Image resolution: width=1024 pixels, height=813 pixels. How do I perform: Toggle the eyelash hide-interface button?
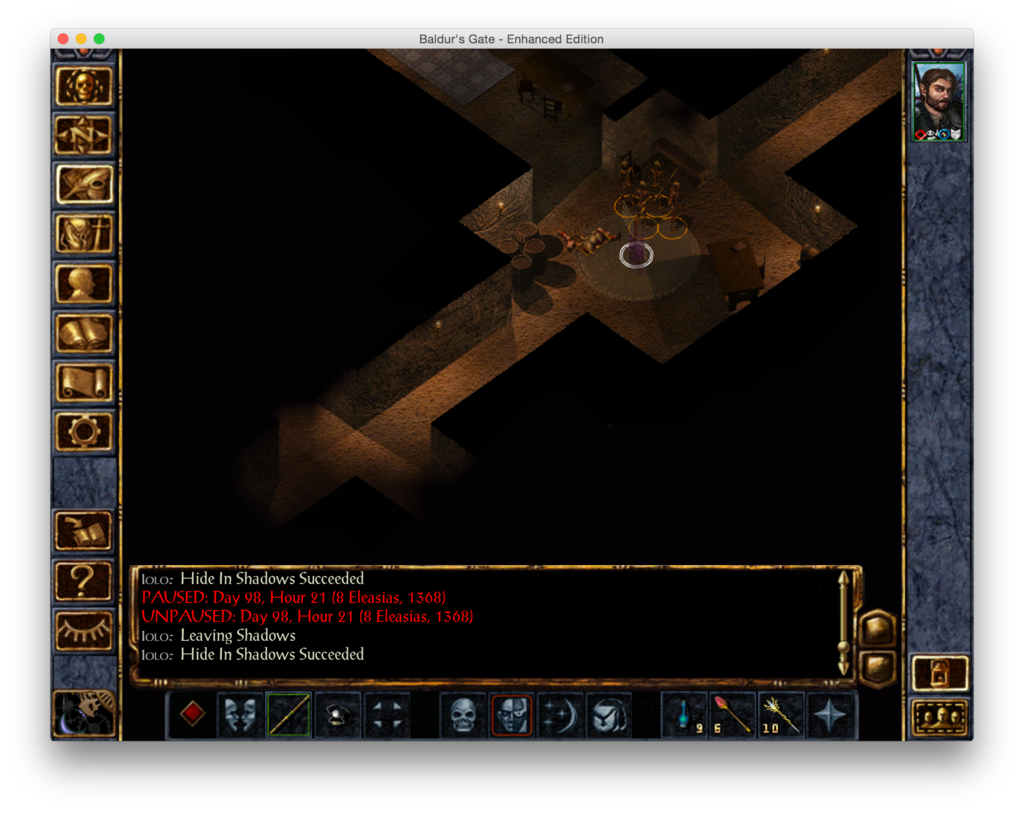[x=84, y=629]
